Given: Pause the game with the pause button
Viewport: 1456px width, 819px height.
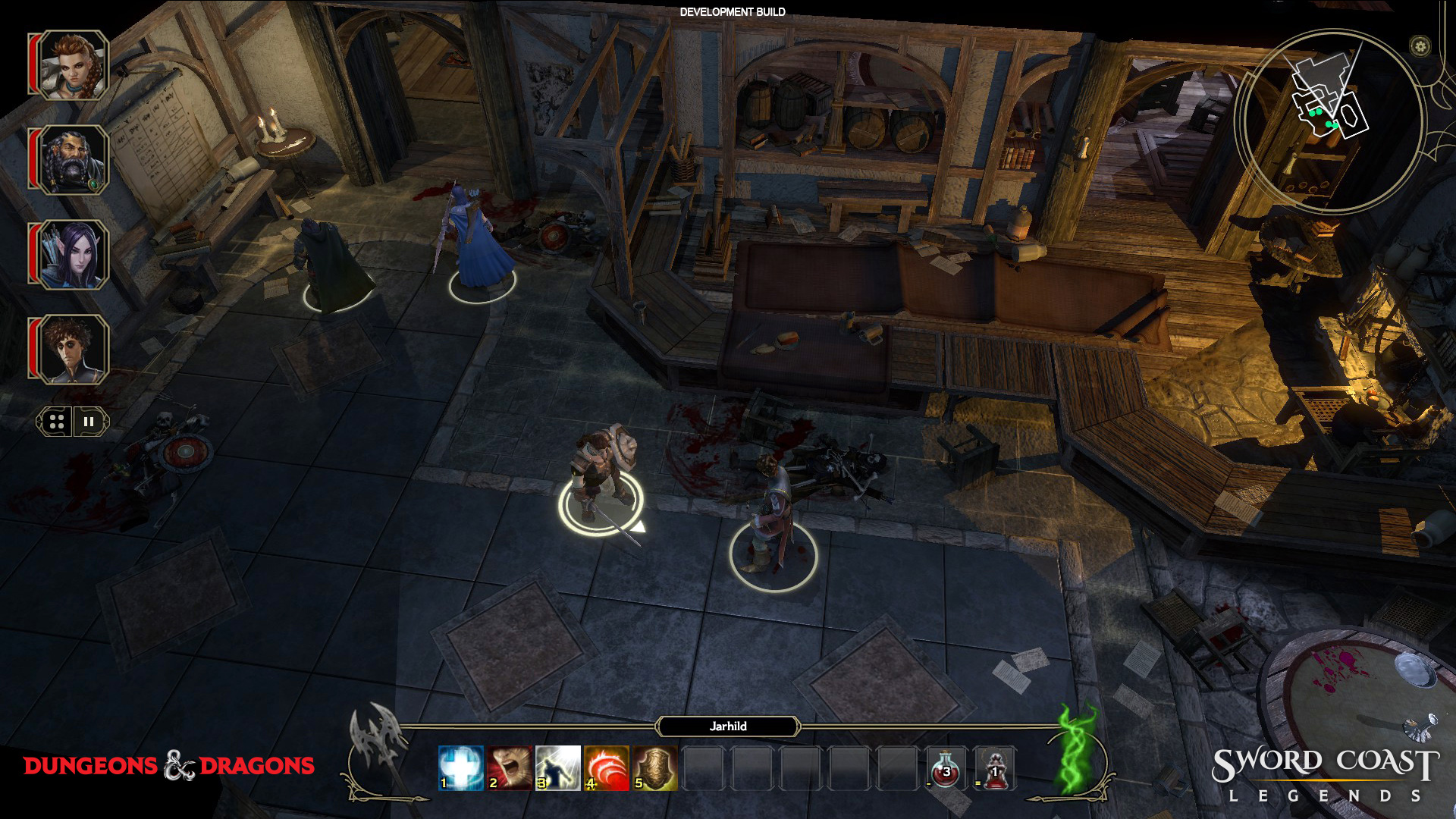Looking at the screenshot, I should pos(89,422).
